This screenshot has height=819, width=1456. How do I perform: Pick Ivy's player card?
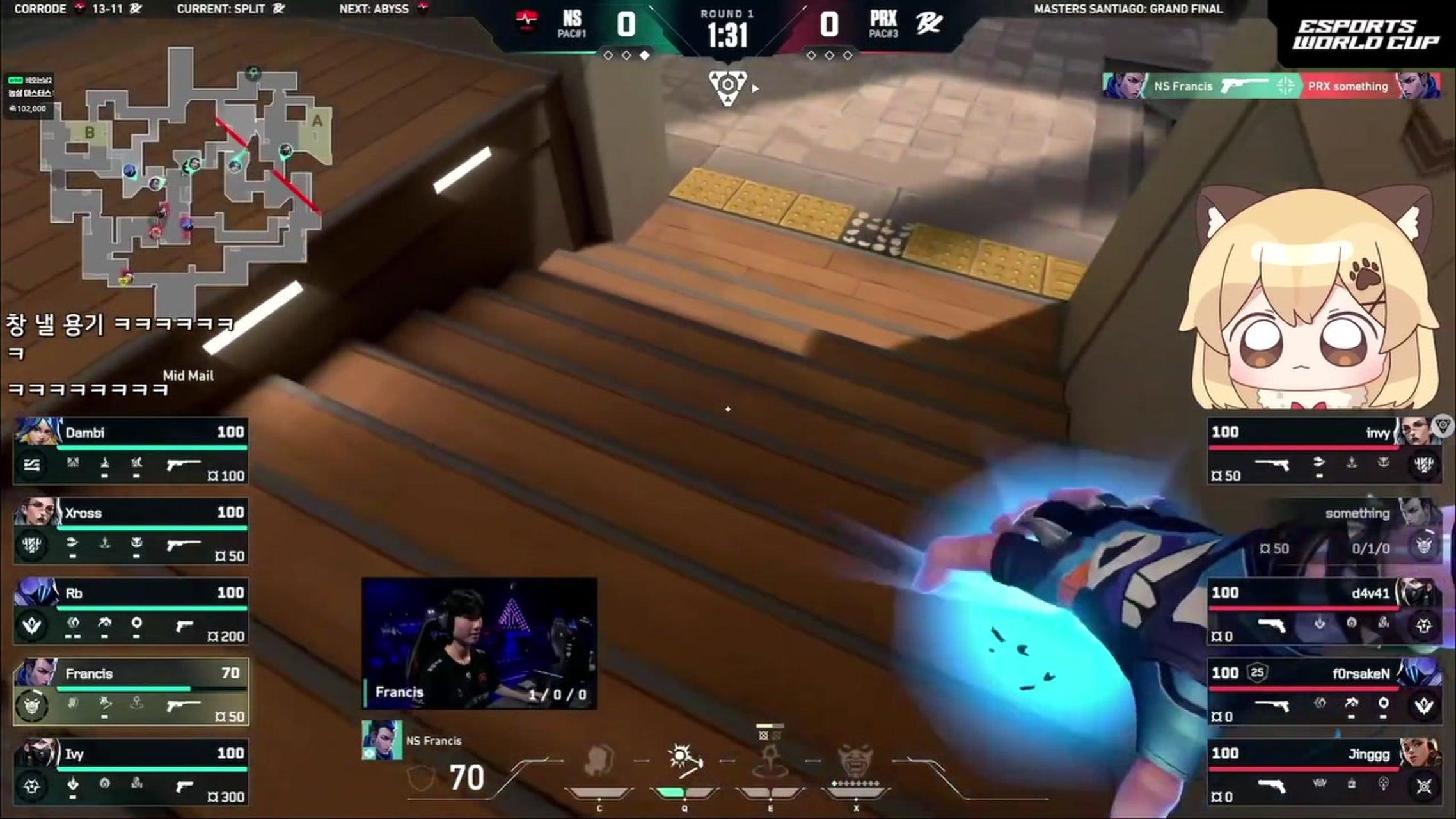131,772
